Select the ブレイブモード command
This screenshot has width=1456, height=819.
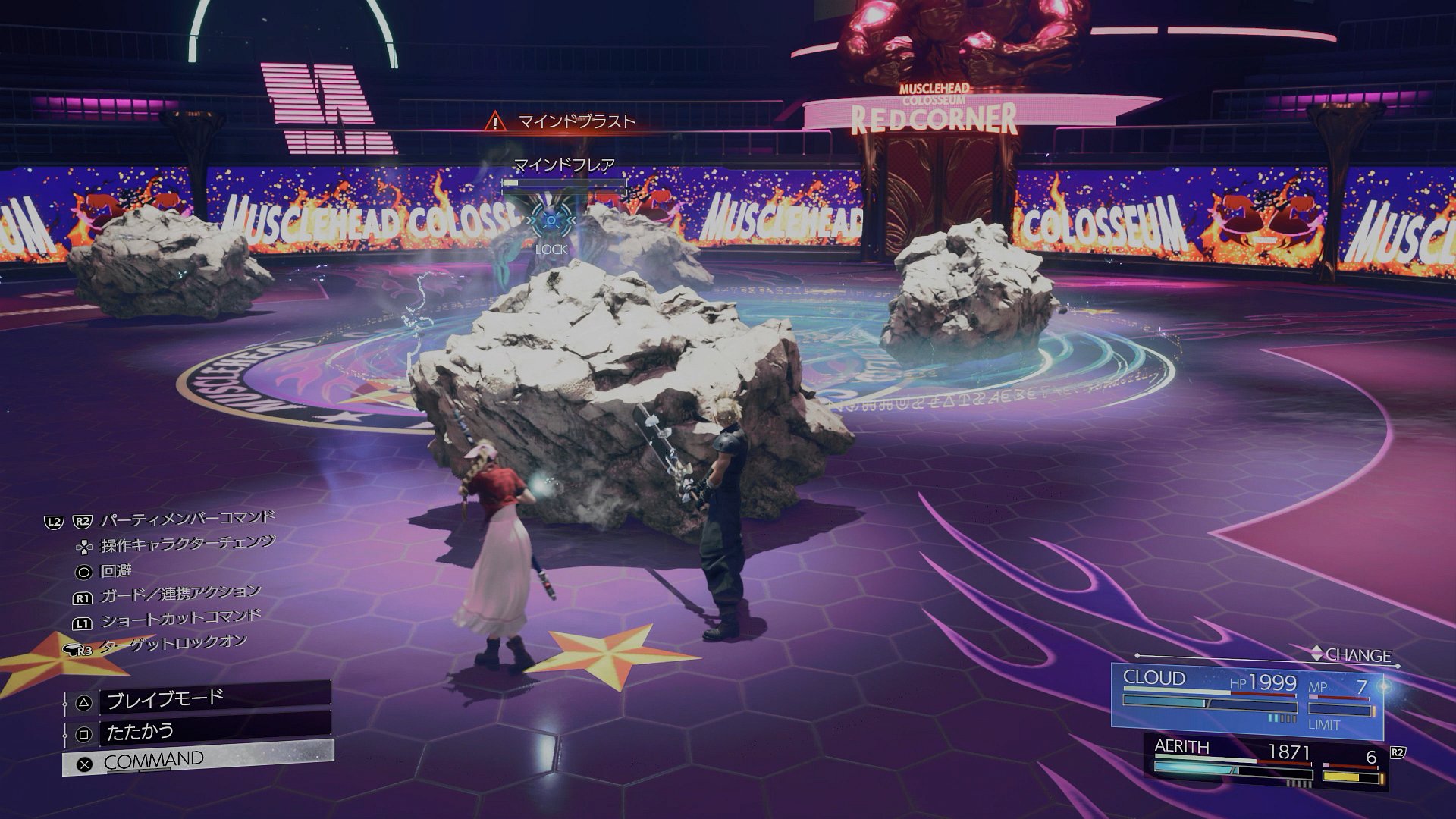(x=197, y=698)
